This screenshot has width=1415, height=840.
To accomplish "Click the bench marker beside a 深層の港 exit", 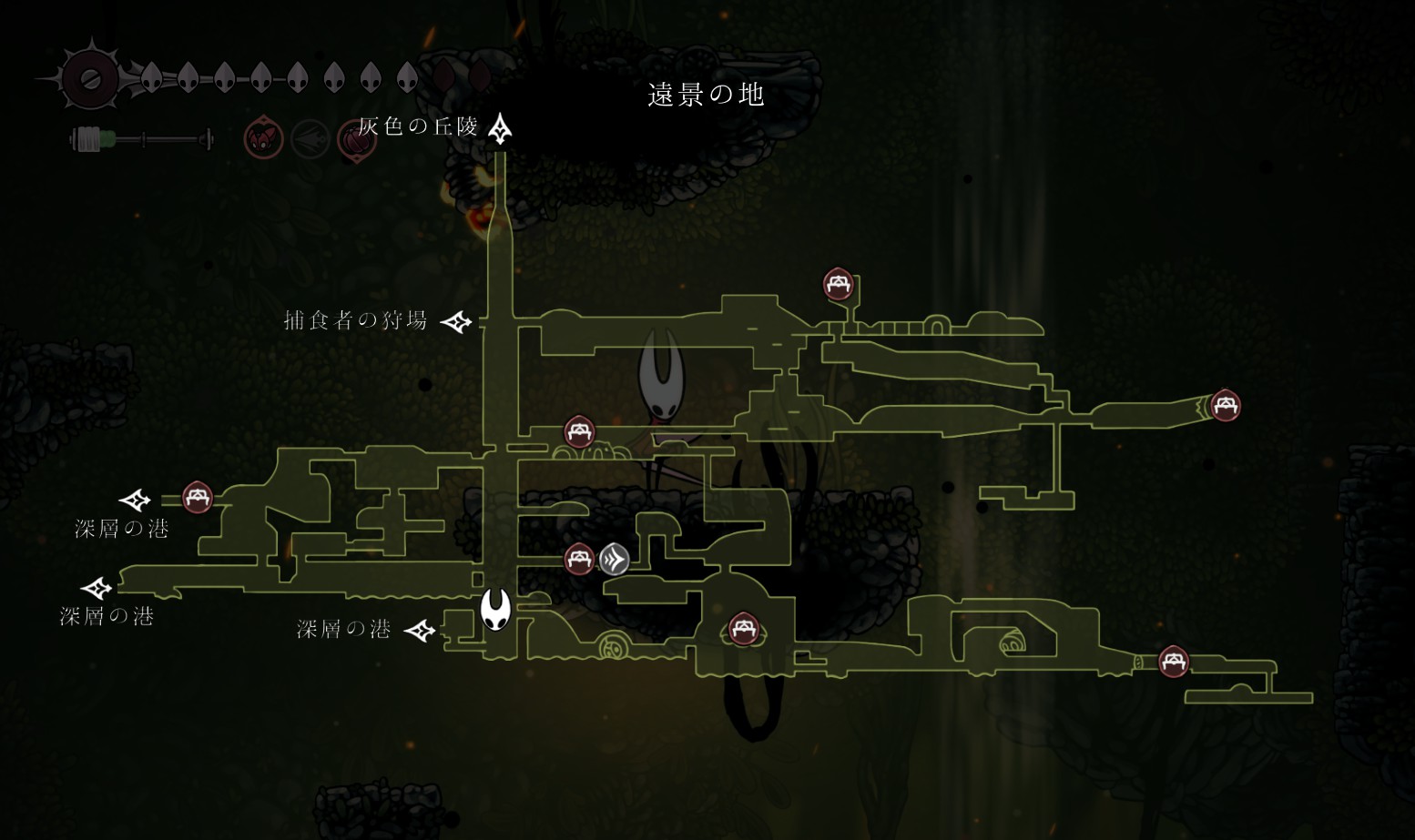I will point(198,498).
